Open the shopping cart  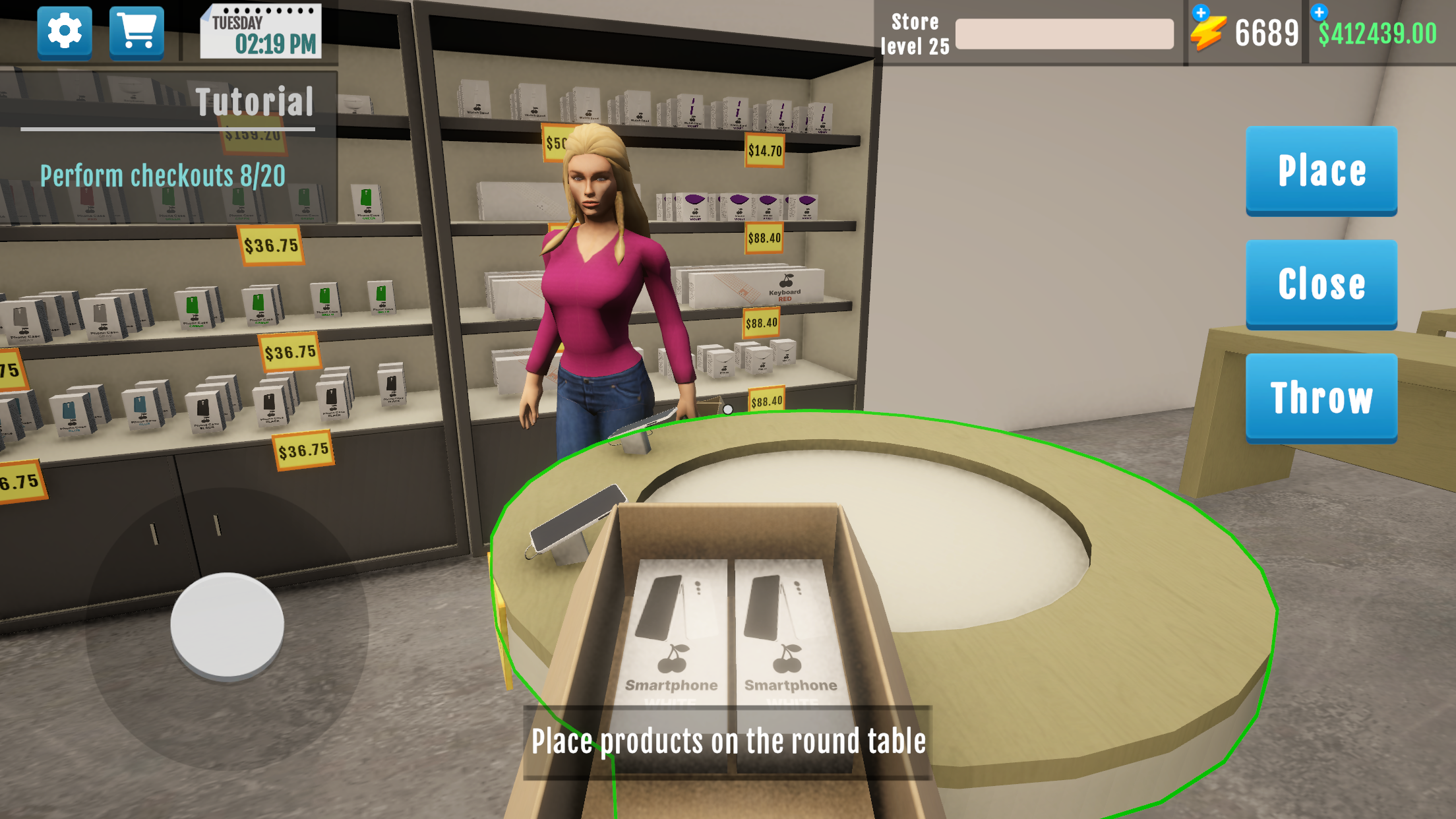[136, 31]
